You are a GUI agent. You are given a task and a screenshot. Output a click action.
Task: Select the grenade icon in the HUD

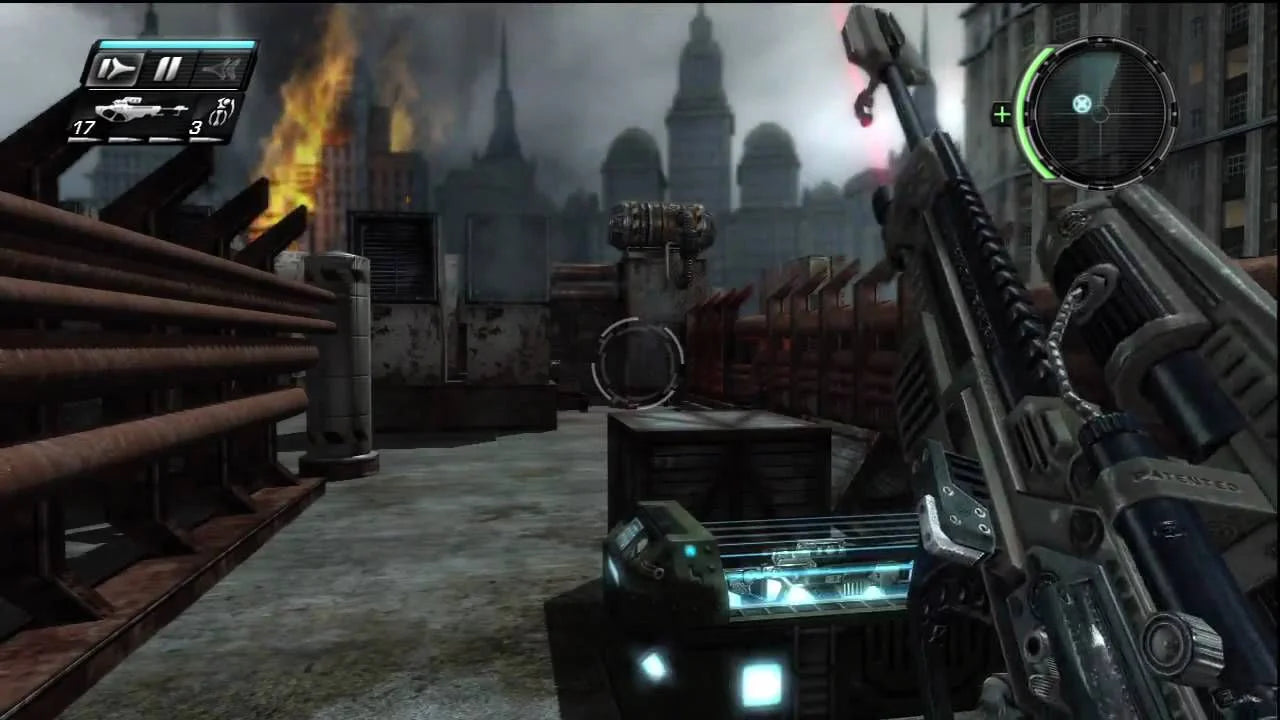click(222, 109)
